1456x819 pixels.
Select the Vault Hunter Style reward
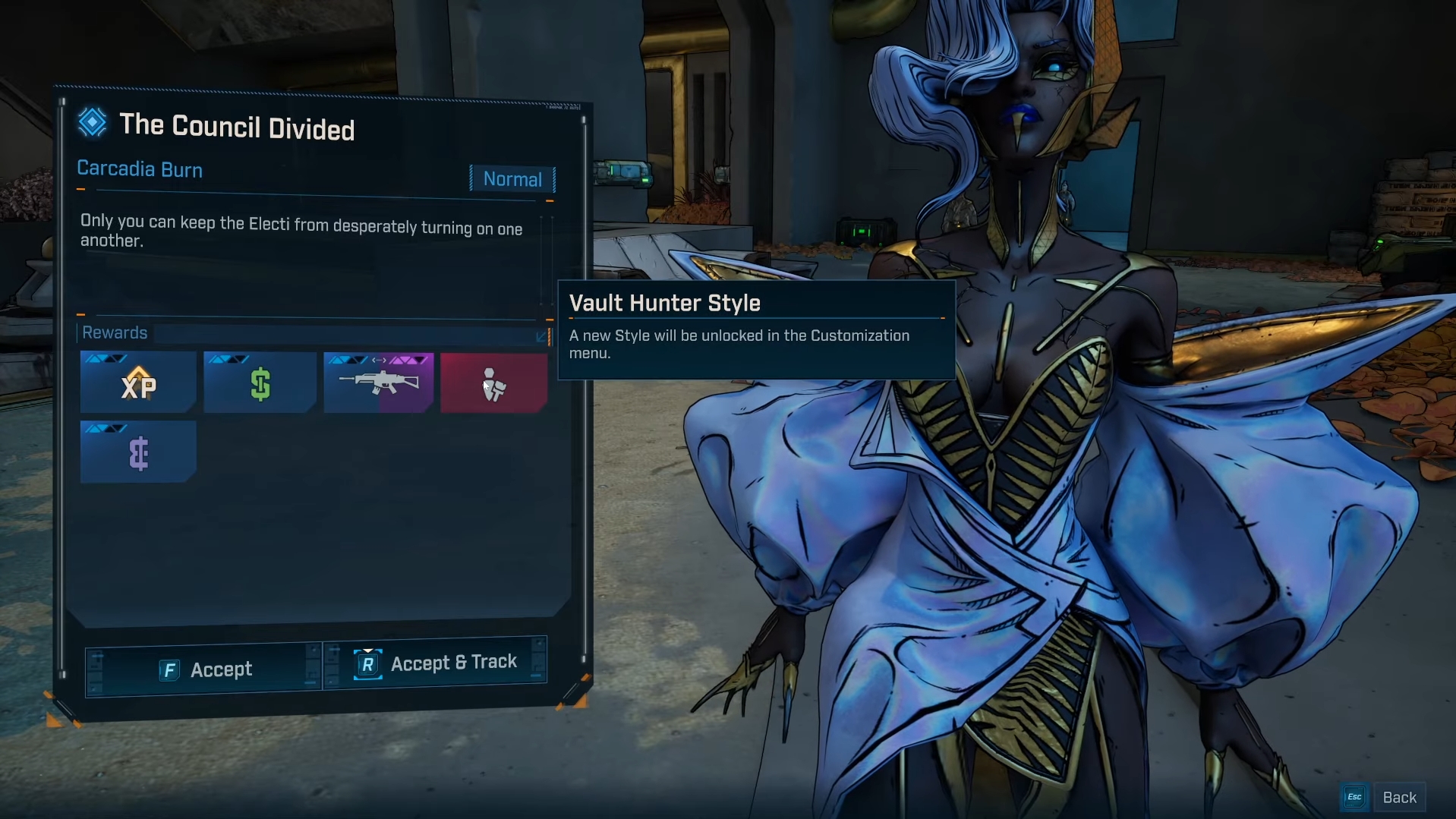493,383
